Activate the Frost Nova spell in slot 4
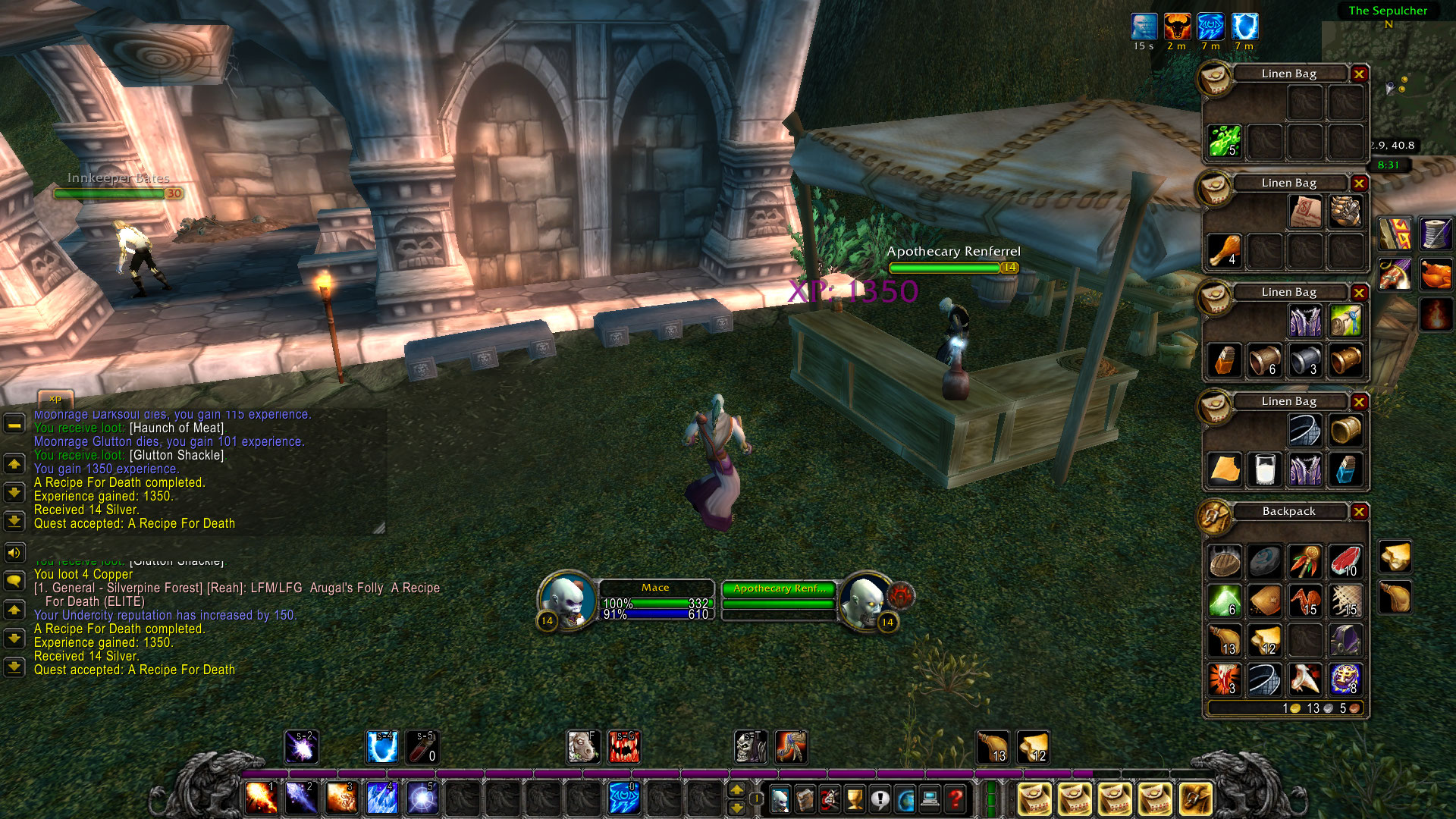1456x819 pixels. 381,799
